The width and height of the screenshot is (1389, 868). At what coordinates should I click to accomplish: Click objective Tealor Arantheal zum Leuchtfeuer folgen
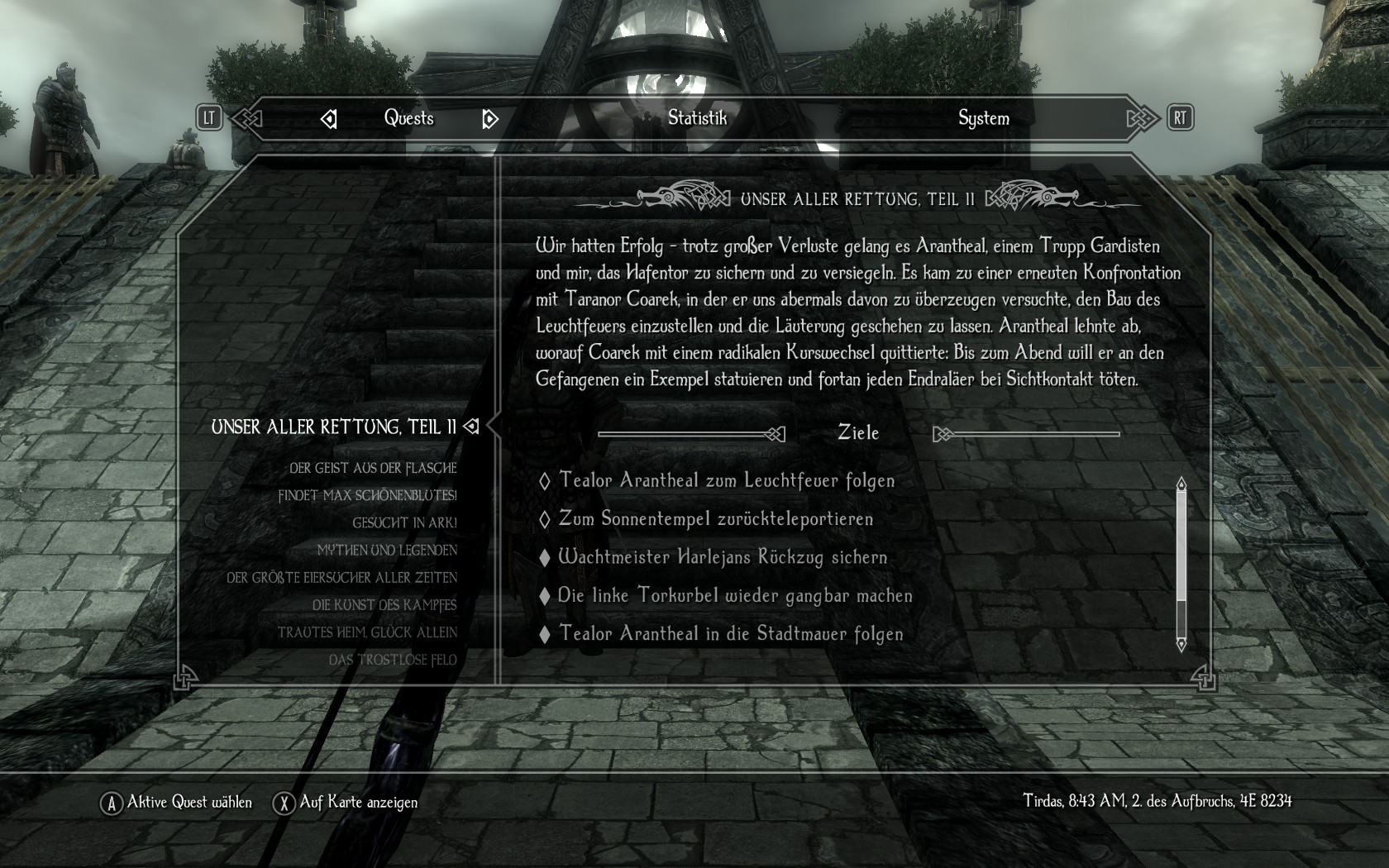pyautogui.click(x=726, y=481)
